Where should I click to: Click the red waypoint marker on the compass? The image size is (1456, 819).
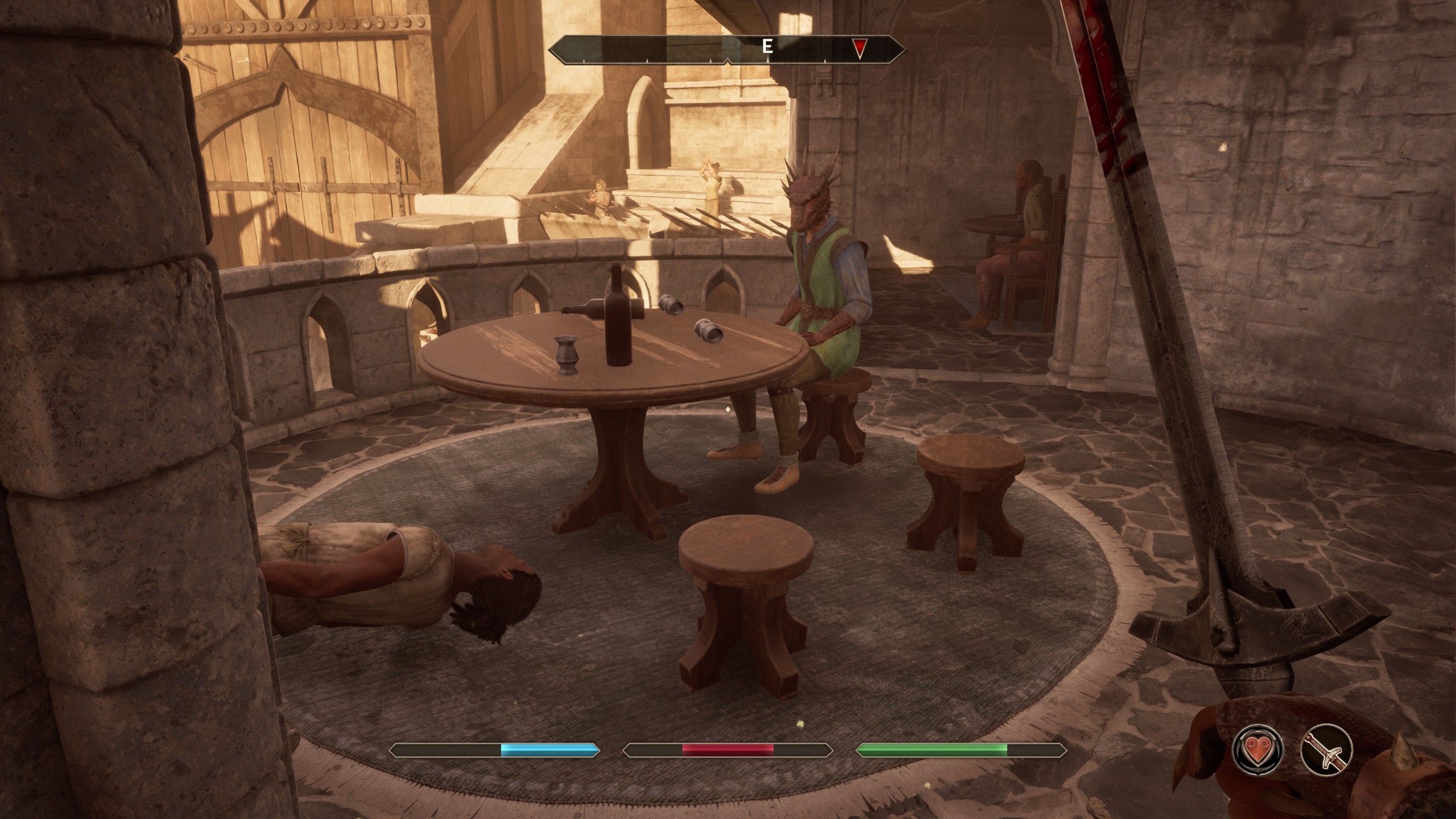tap(859, 45)
